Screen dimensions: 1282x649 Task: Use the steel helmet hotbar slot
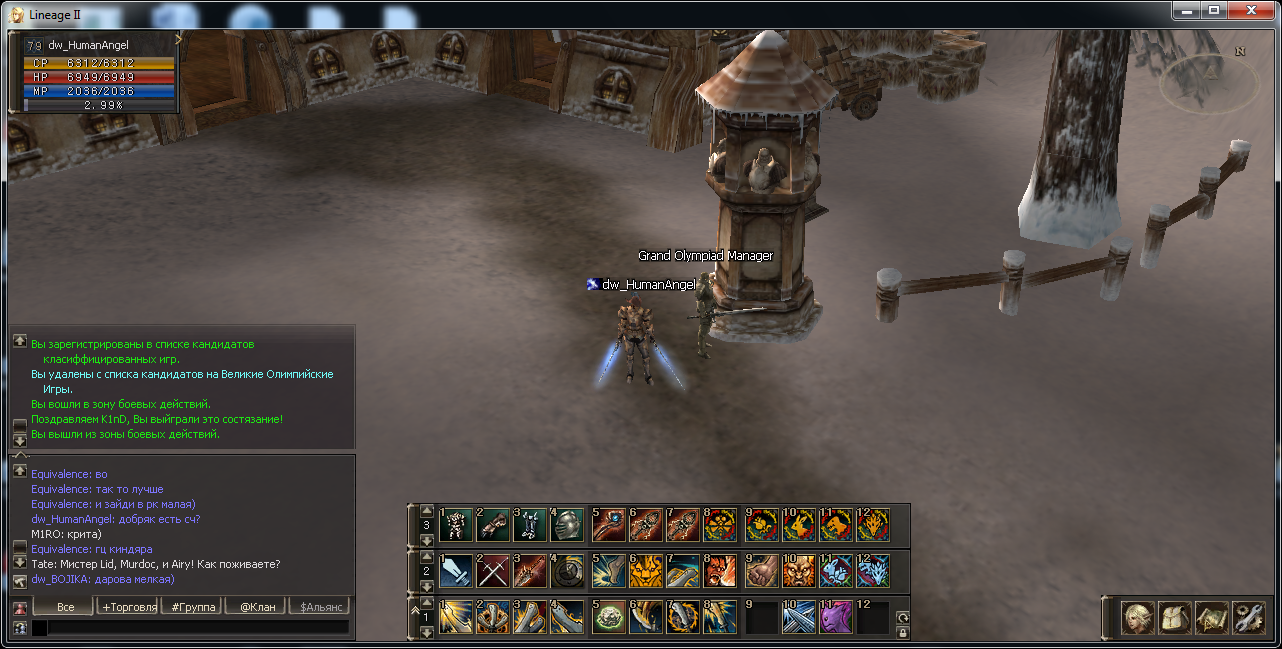567,525
